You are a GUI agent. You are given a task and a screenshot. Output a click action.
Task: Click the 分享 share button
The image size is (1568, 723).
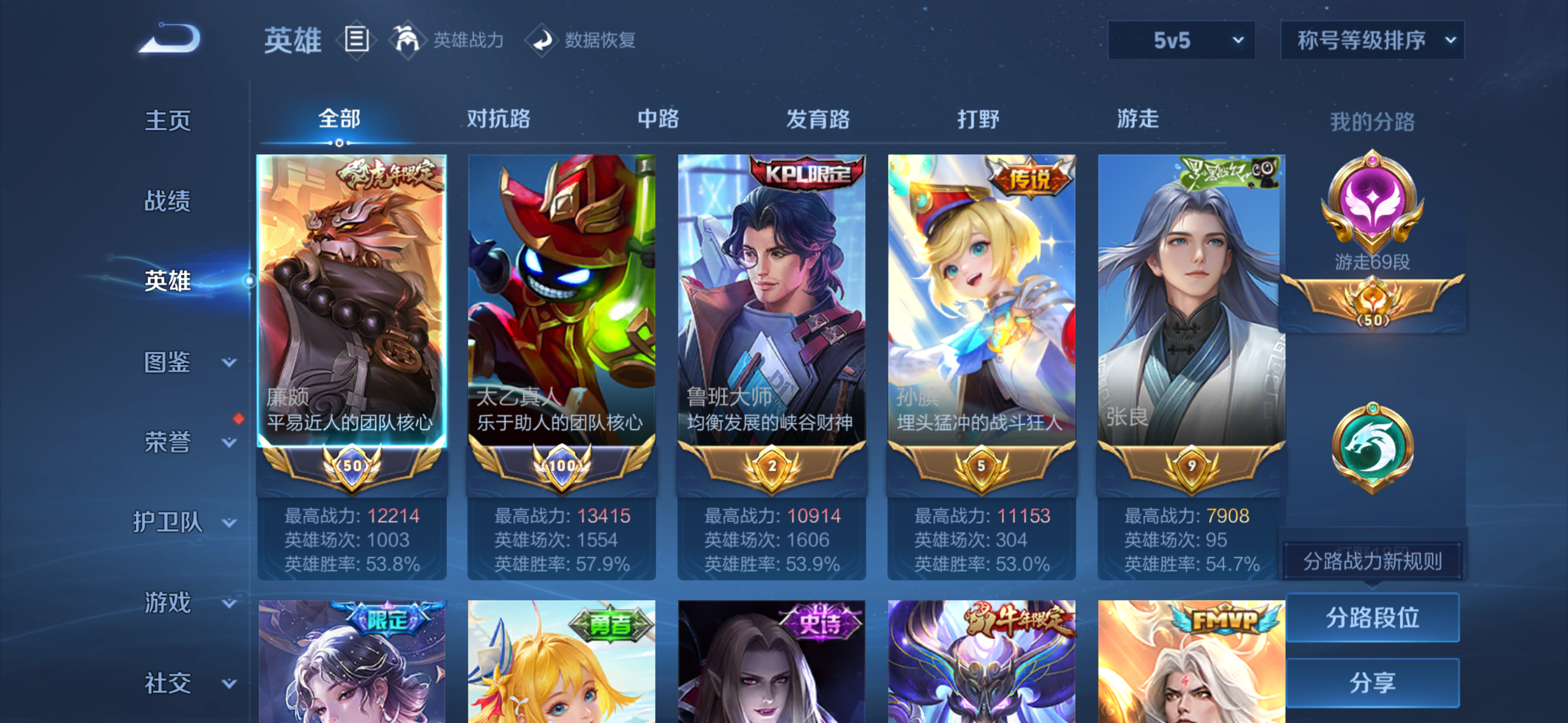click(x=1373, y=682)
